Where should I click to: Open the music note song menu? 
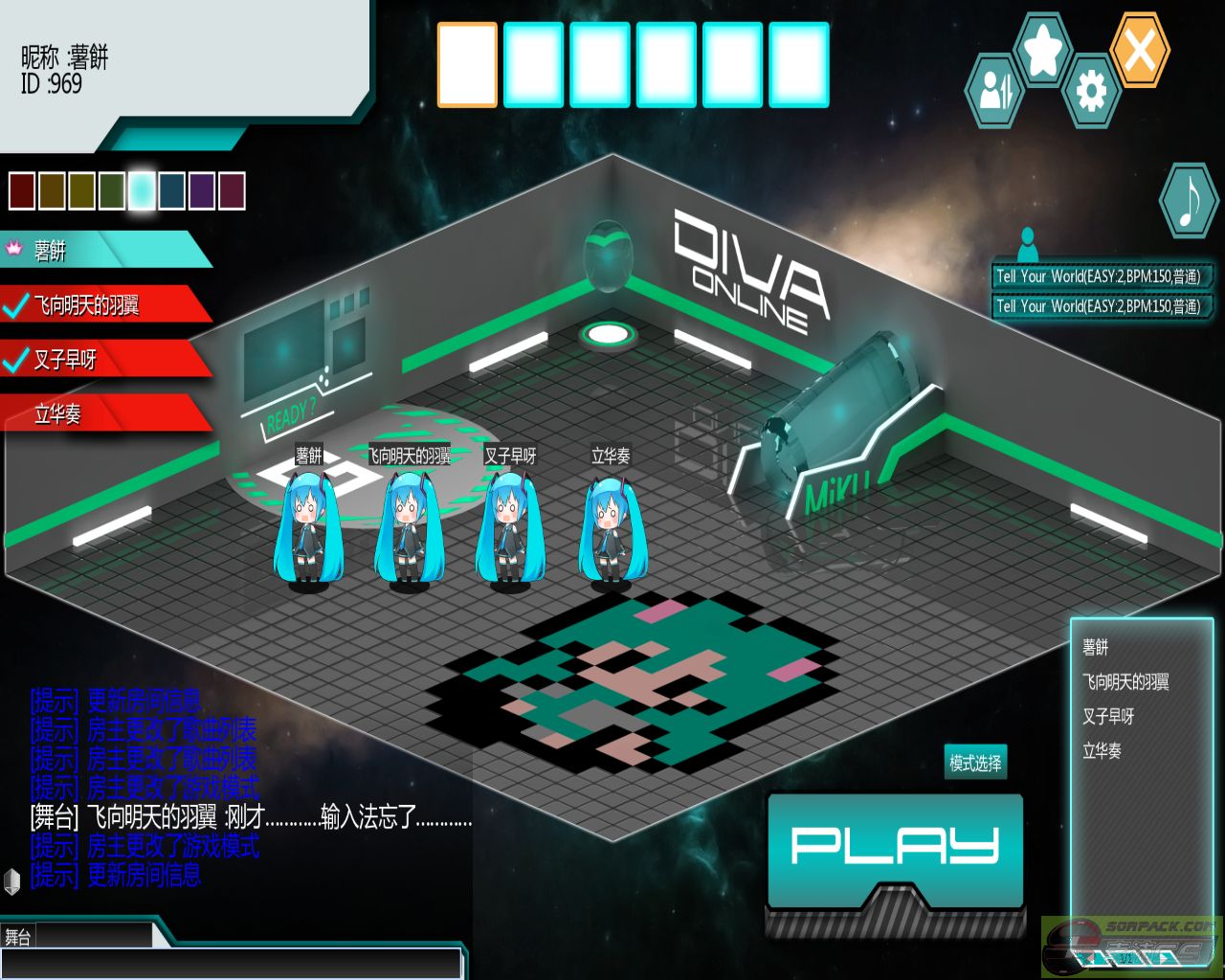(1188, 201)
